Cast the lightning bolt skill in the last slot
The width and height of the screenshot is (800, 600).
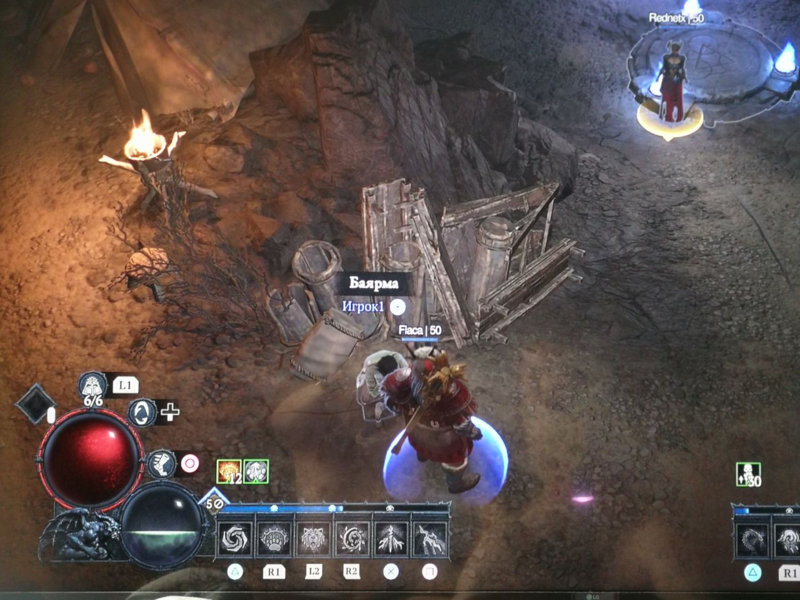429,540
